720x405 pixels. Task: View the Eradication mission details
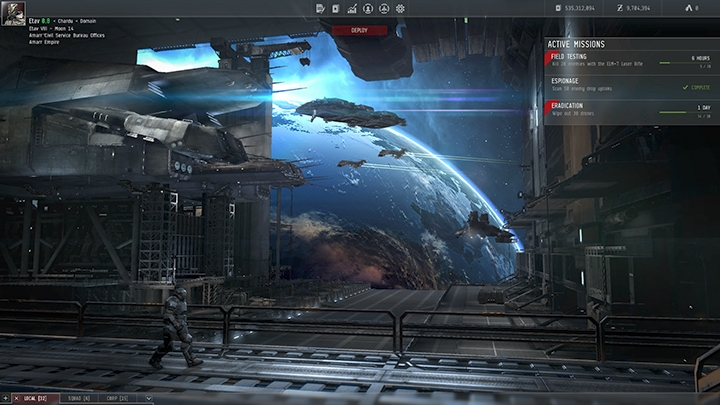click(x=630, y=111)
